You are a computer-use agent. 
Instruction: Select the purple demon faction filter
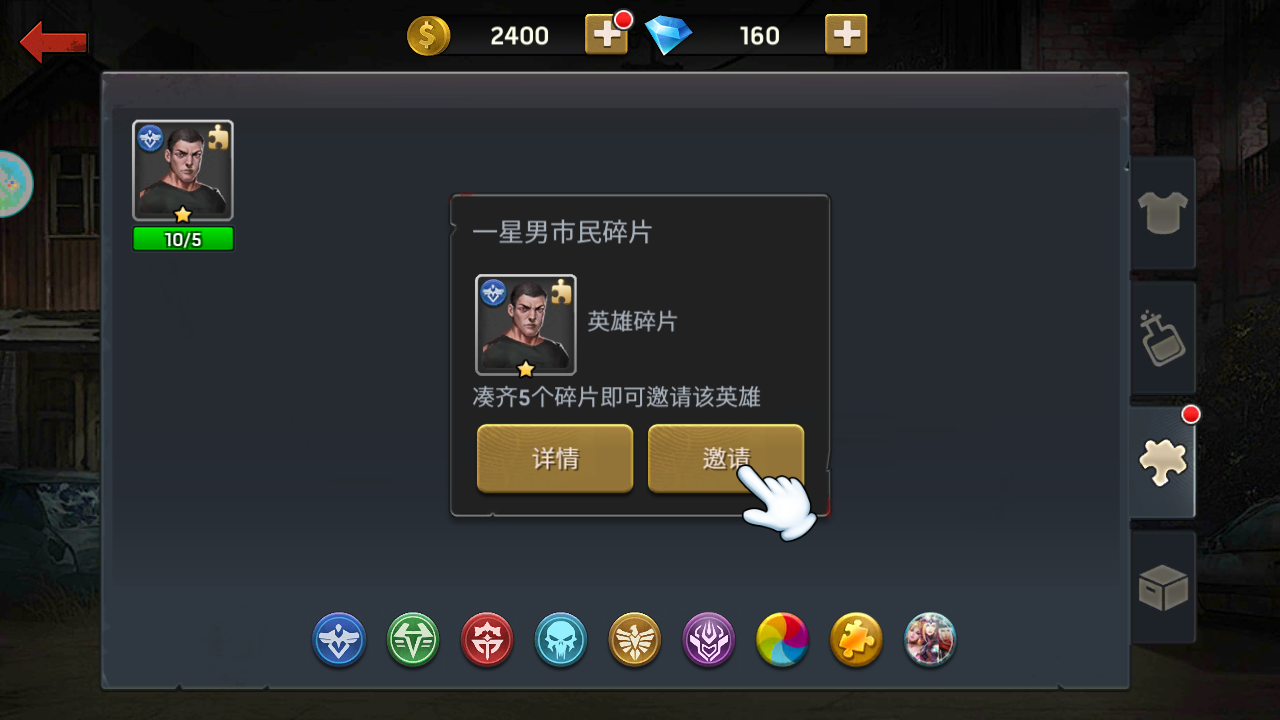(709, 640)
